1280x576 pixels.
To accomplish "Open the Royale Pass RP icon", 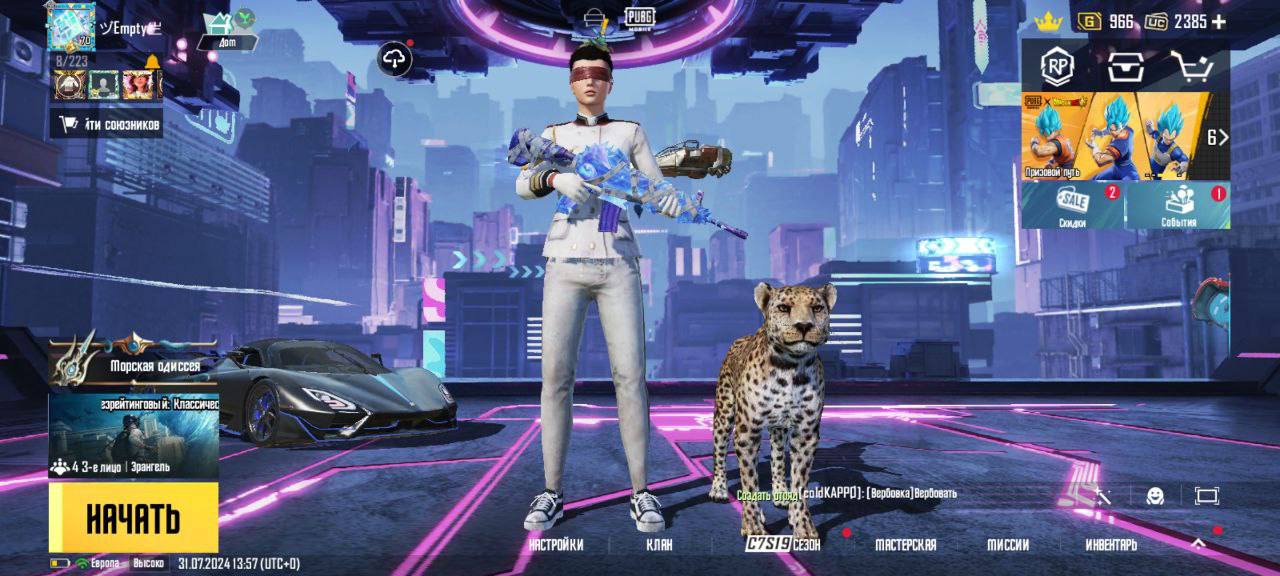I will 1057,66.
